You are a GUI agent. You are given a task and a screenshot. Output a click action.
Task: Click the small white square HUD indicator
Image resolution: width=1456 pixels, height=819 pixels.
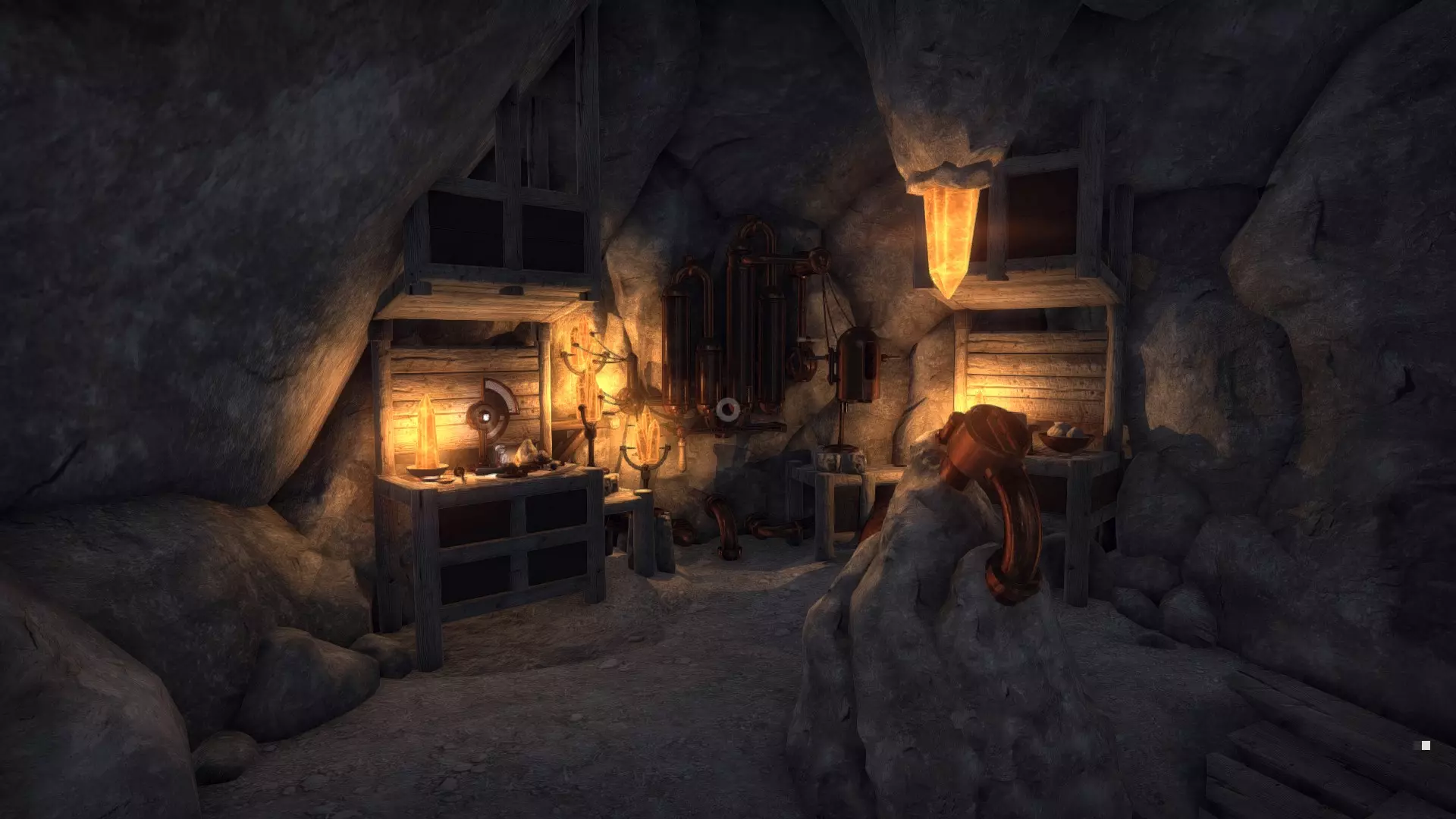click(x=1426, y=745)
